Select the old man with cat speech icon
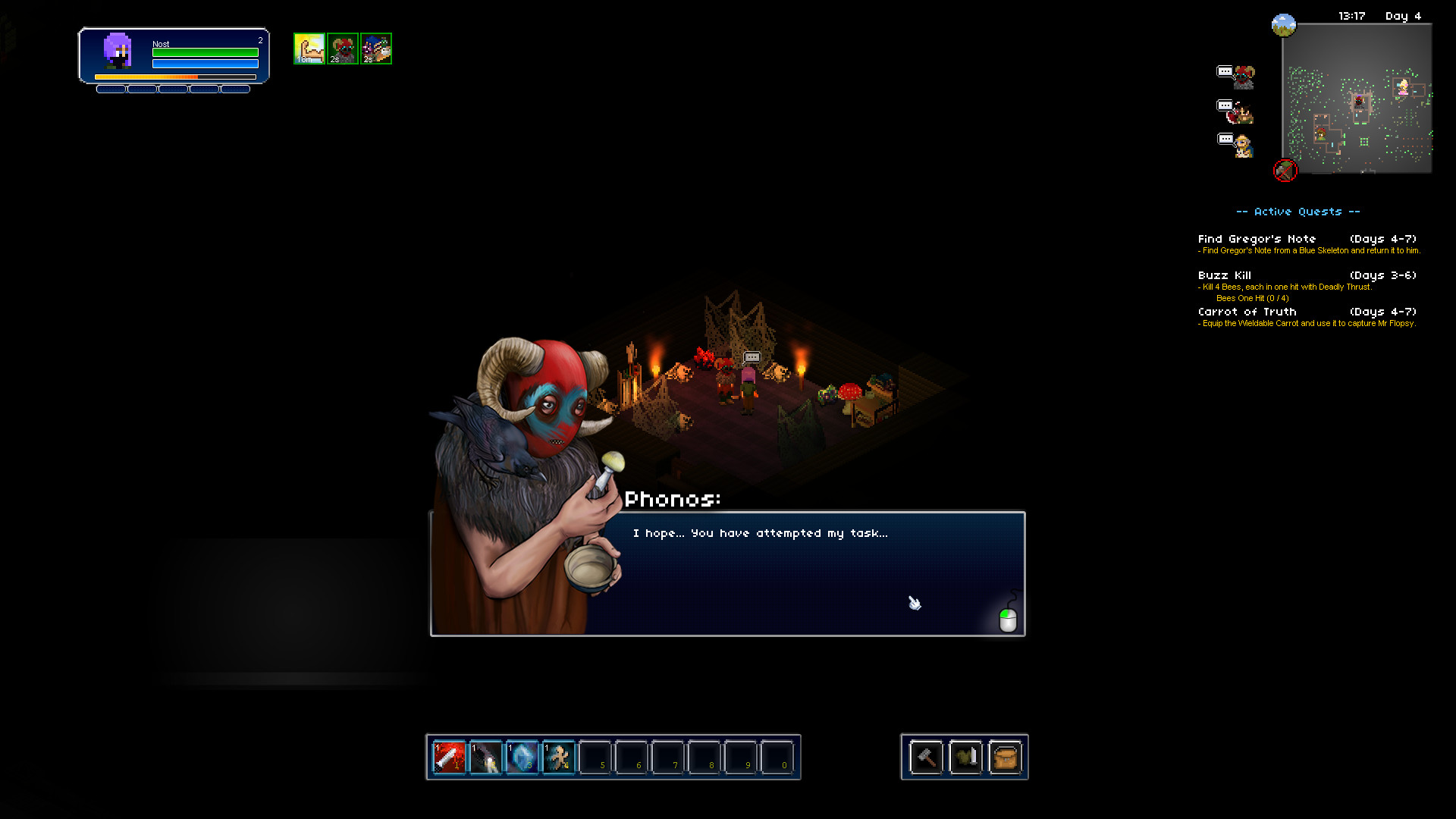 (x=1236, y=144)
